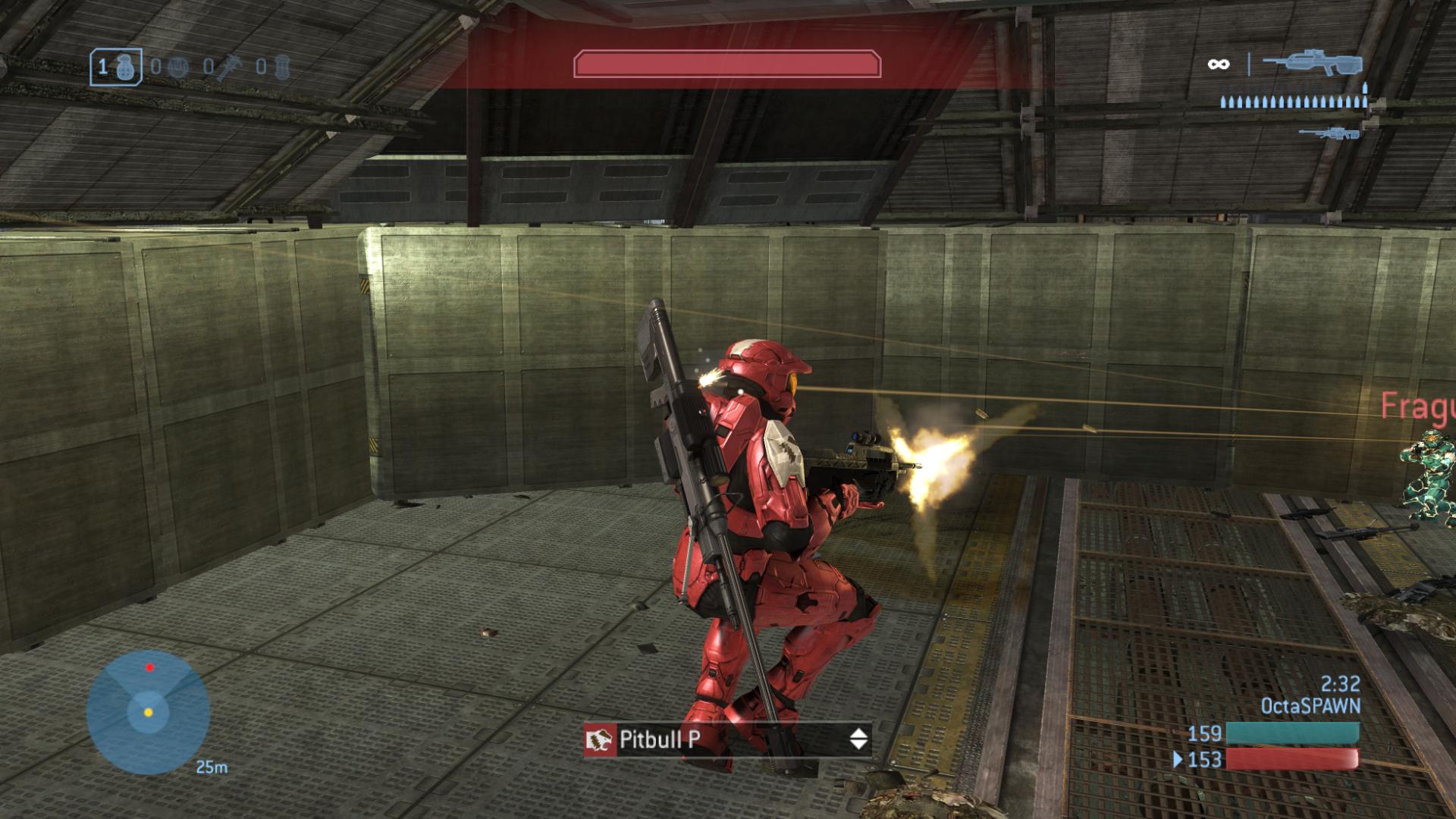Viewport: 1456px width, 819px height.
Task: Choose the plasma grenade icon
Action: click(176, 67)
